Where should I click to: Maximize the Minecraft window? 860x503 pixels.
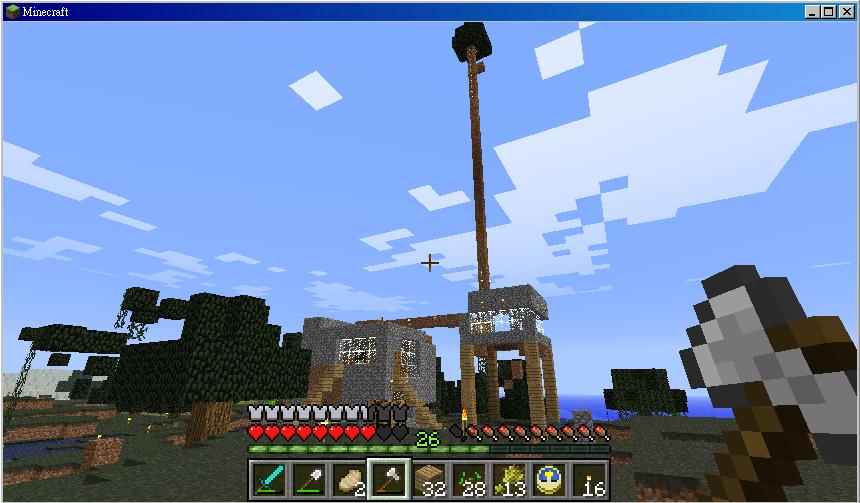(x=831, y=11)
